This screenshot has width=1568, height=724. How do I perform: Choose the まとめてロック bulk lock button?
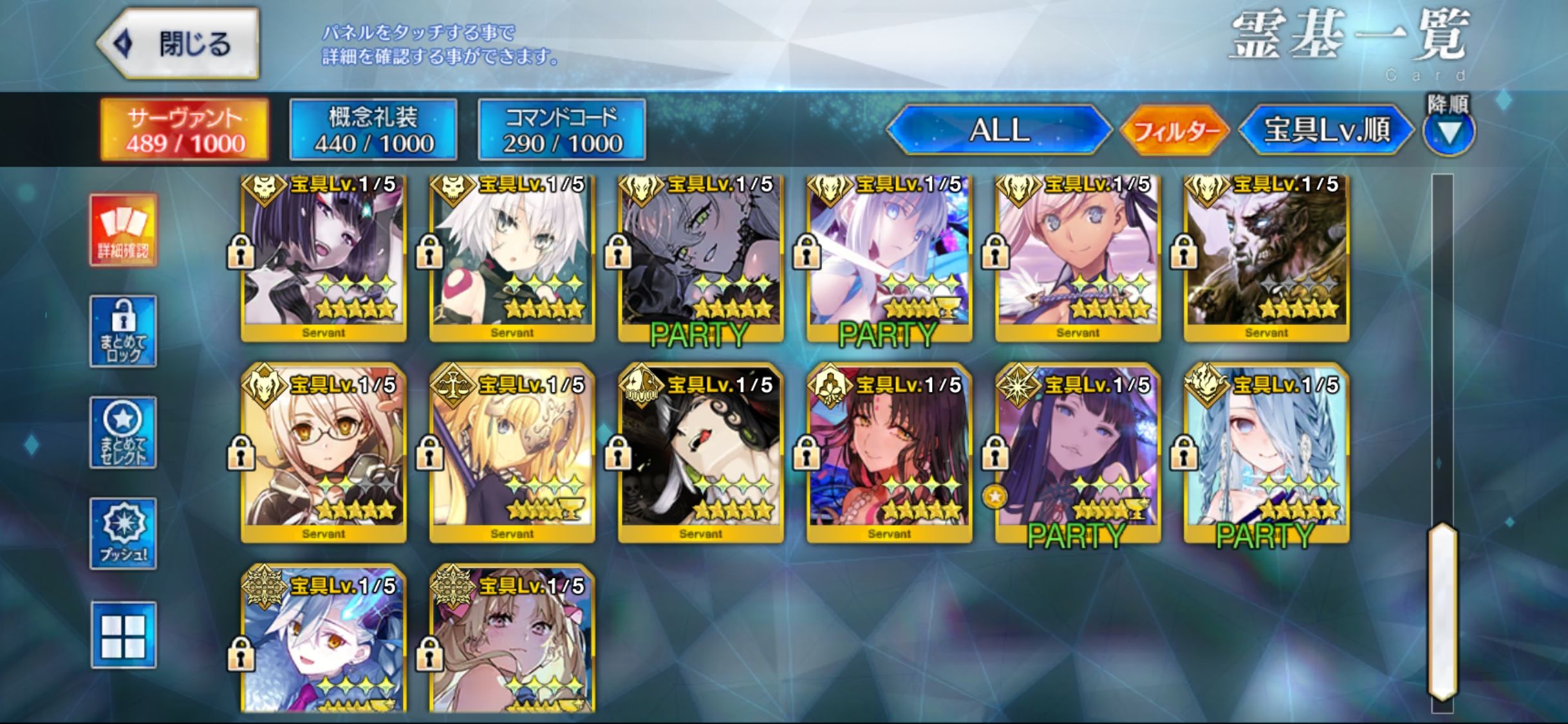[123, 331]
